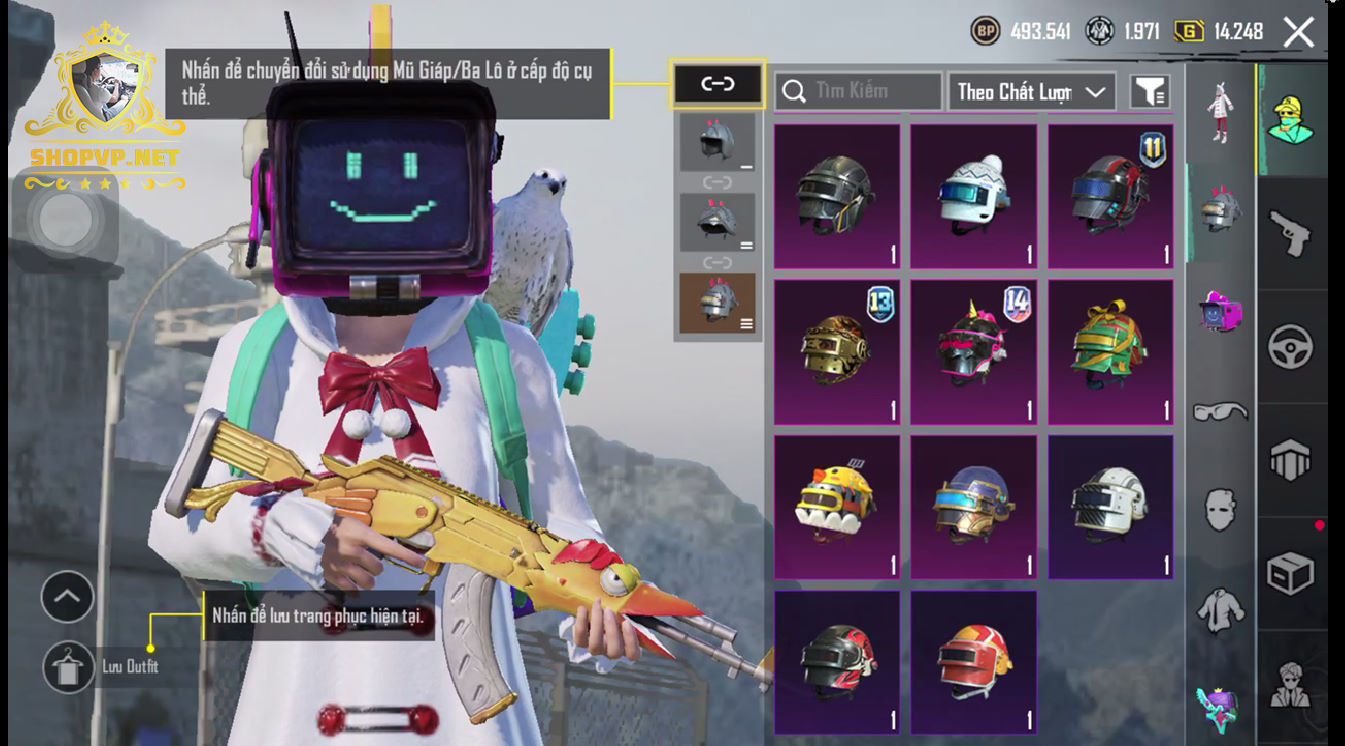Choose the helmet skin with badge 11

click(1110, 196)
